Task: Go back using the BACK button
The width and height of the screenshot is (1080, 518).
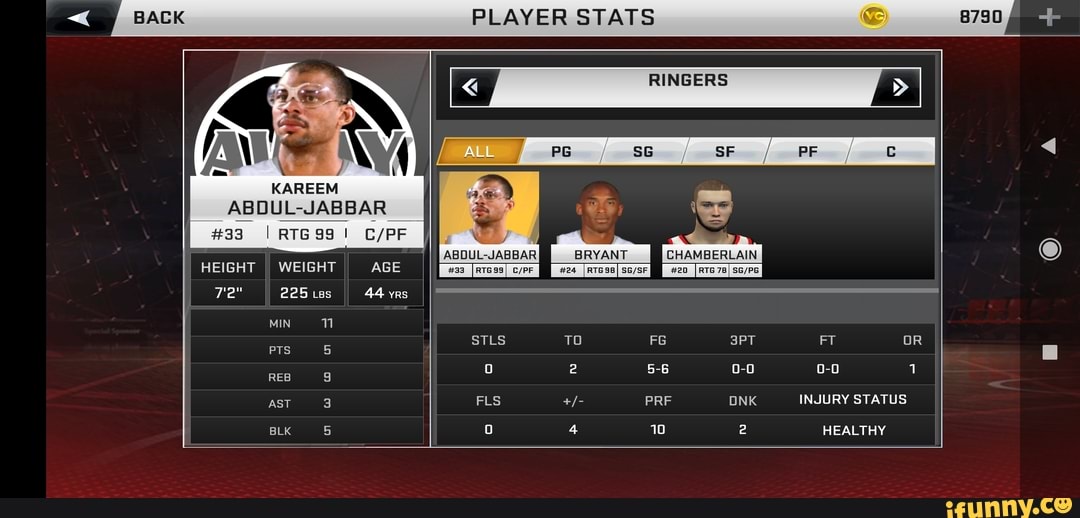Action: pyautogui.click(x=118, y=17)
